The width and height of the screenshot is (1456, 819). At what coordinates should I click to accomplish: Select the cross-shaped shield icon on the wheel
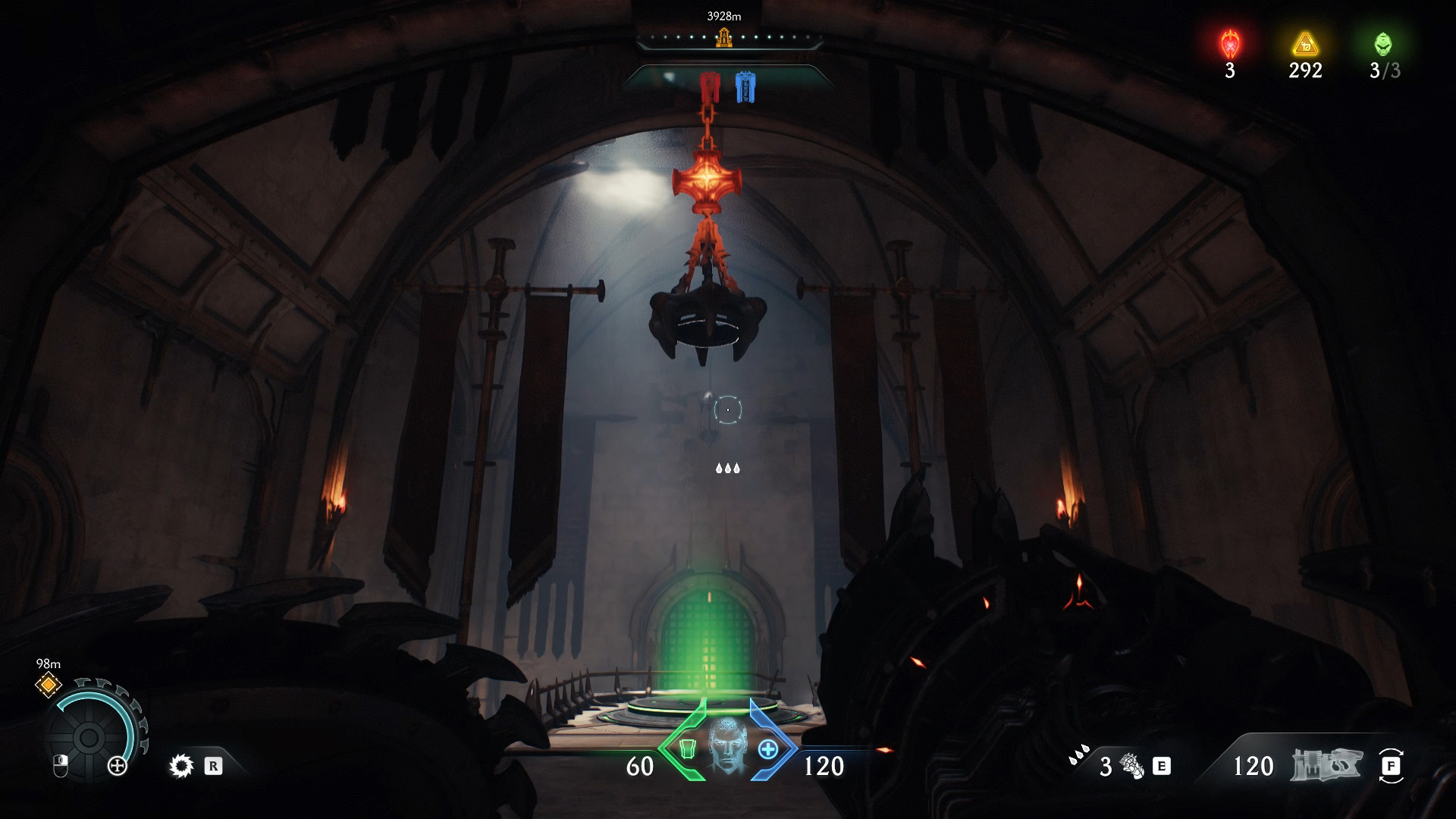pos(118,766)
